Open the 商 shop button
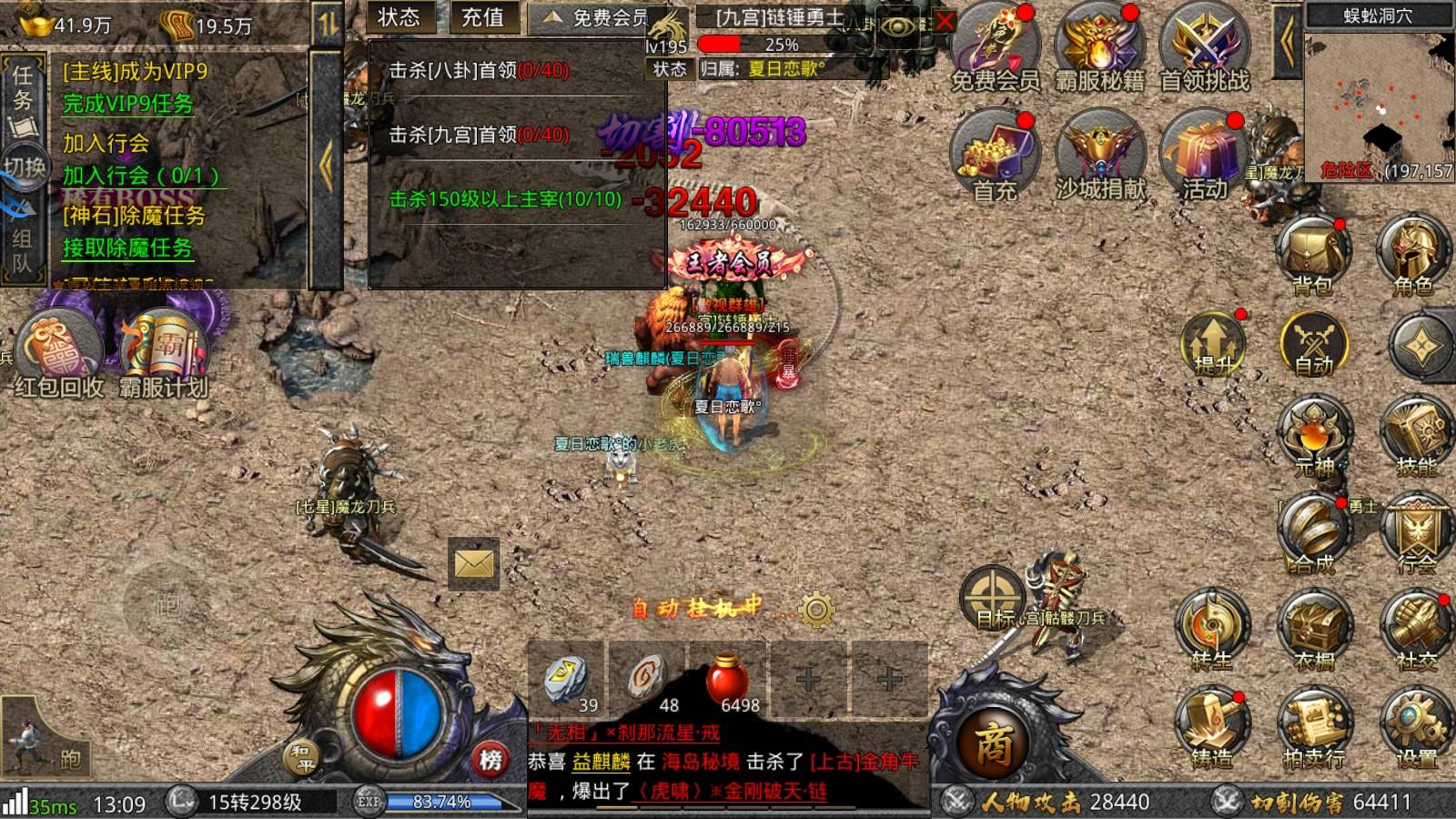This screenshot has width=1456, height=819. pos(994,743)
